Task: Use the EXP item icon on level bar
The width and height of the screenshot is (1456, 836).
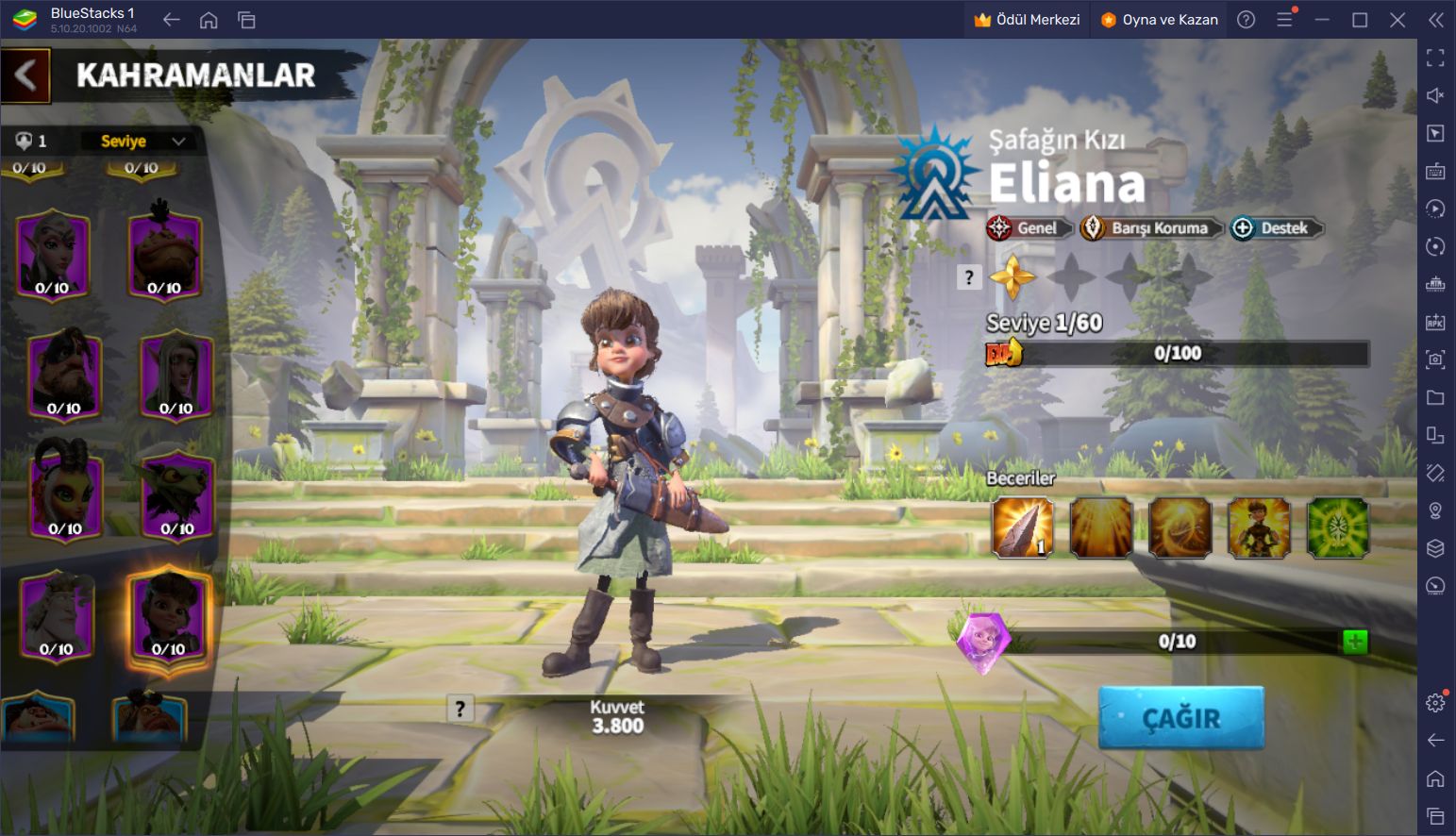Action: click(x=1004, y=353)
